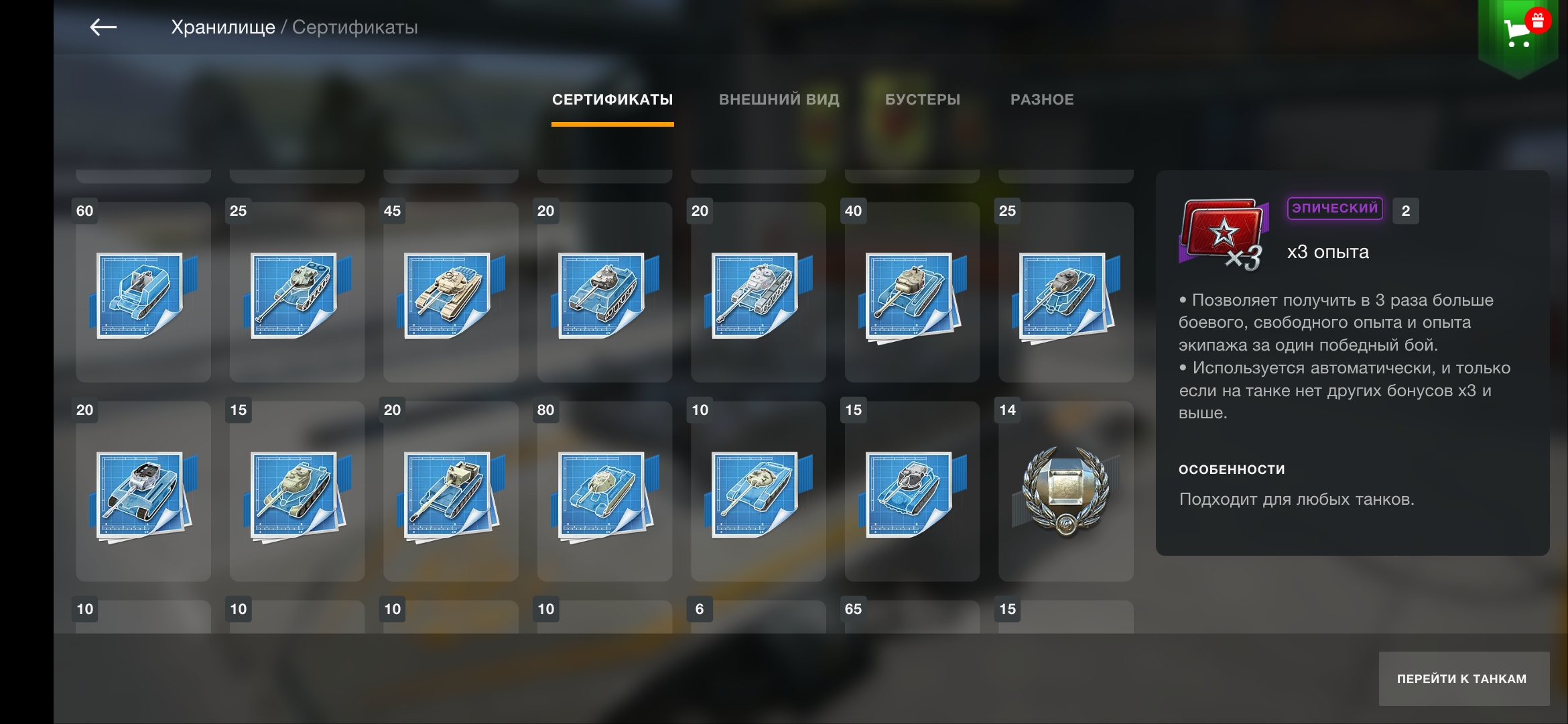The height and width of the screenshot is (724, 1568).
Task: Choose the laurel medal certificate with count 14
Action: 1065,491
